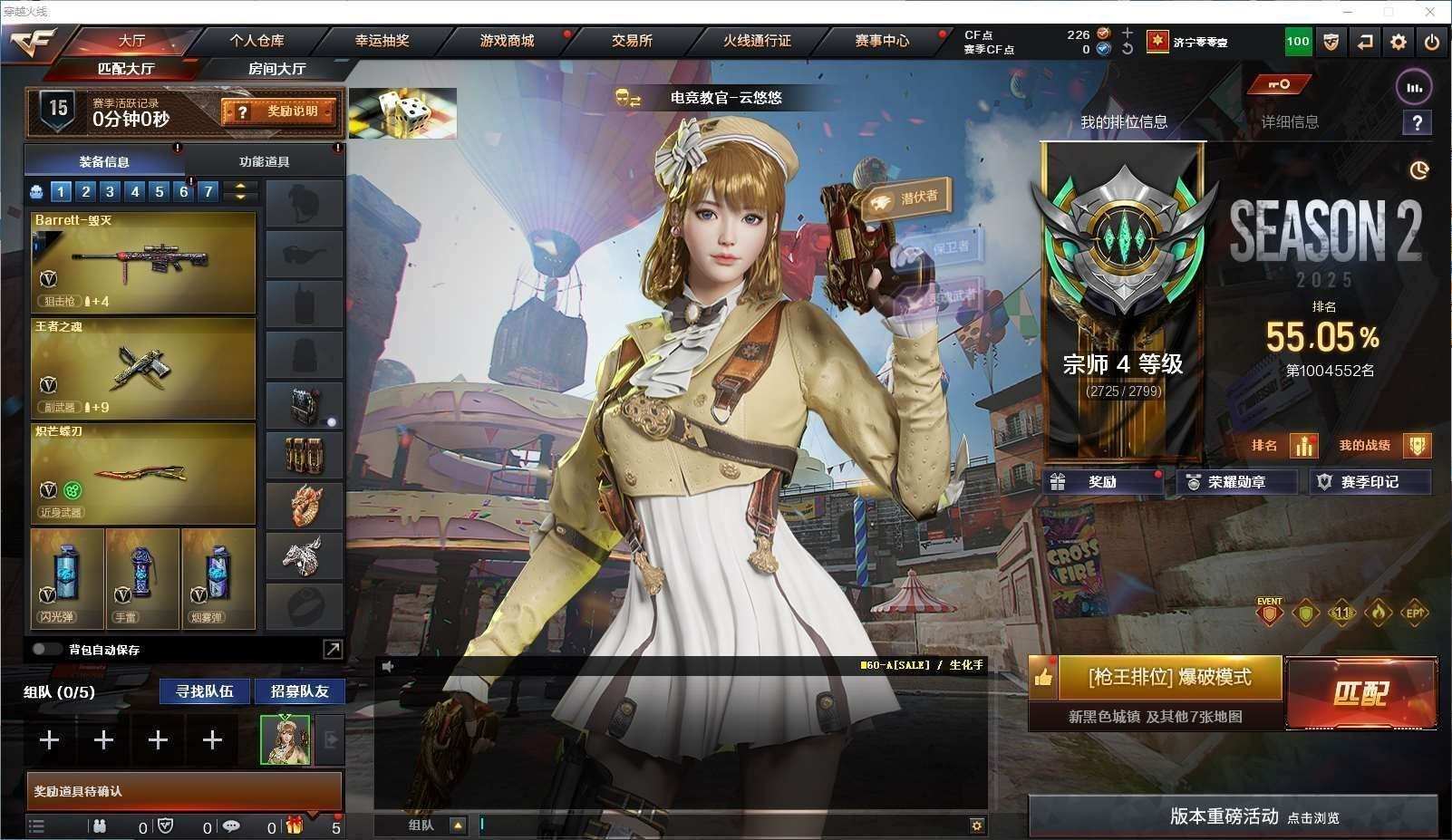Image resolution: width=1452 pixels, height=840 pixels.
Task: Select the 炽芒蝶刃 melee weapon slot
Action: tap(143, 473)
